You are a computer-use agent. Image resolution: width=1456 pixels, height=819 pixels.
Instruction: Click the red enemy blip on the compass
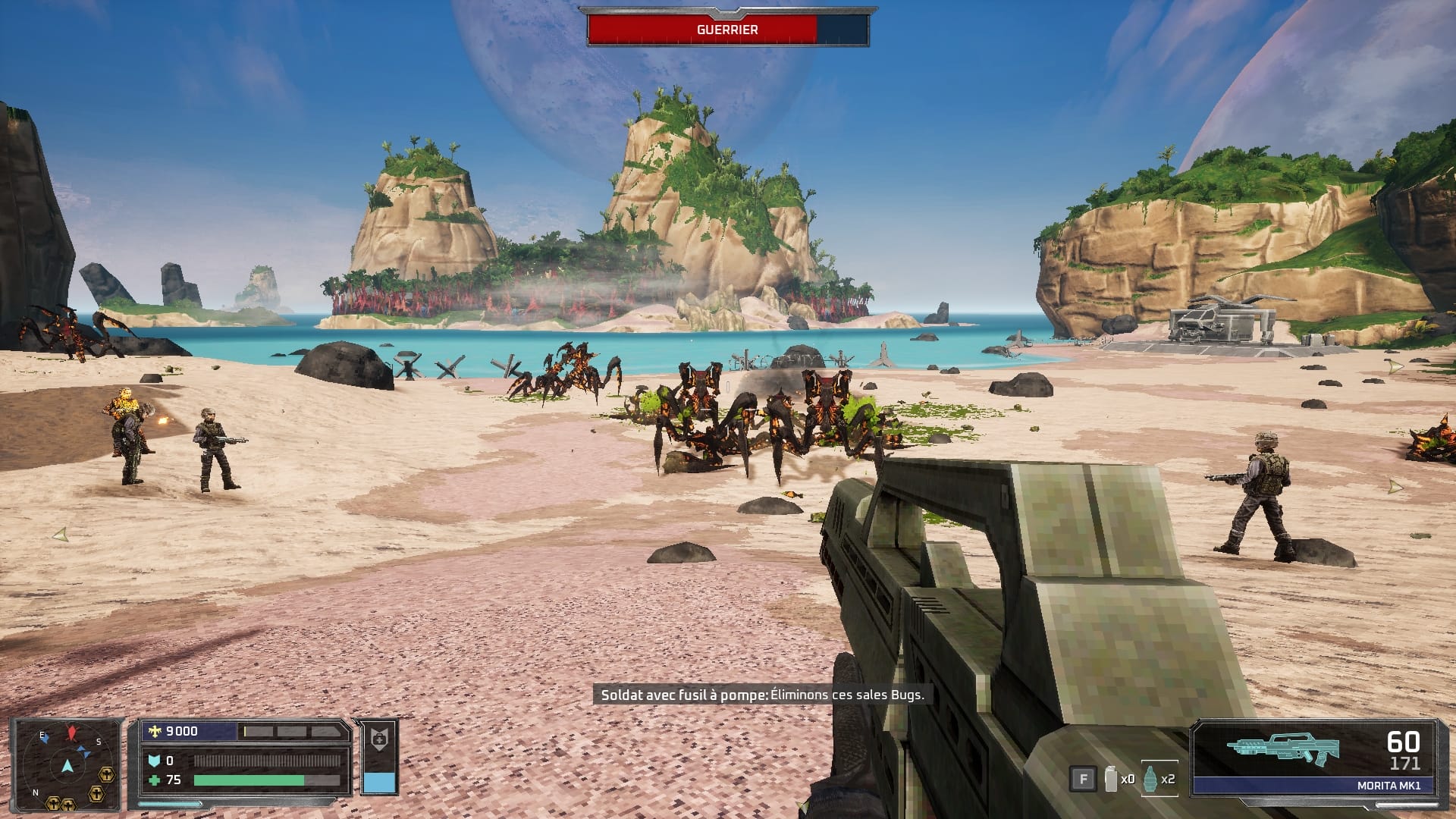tap(70, 731)
